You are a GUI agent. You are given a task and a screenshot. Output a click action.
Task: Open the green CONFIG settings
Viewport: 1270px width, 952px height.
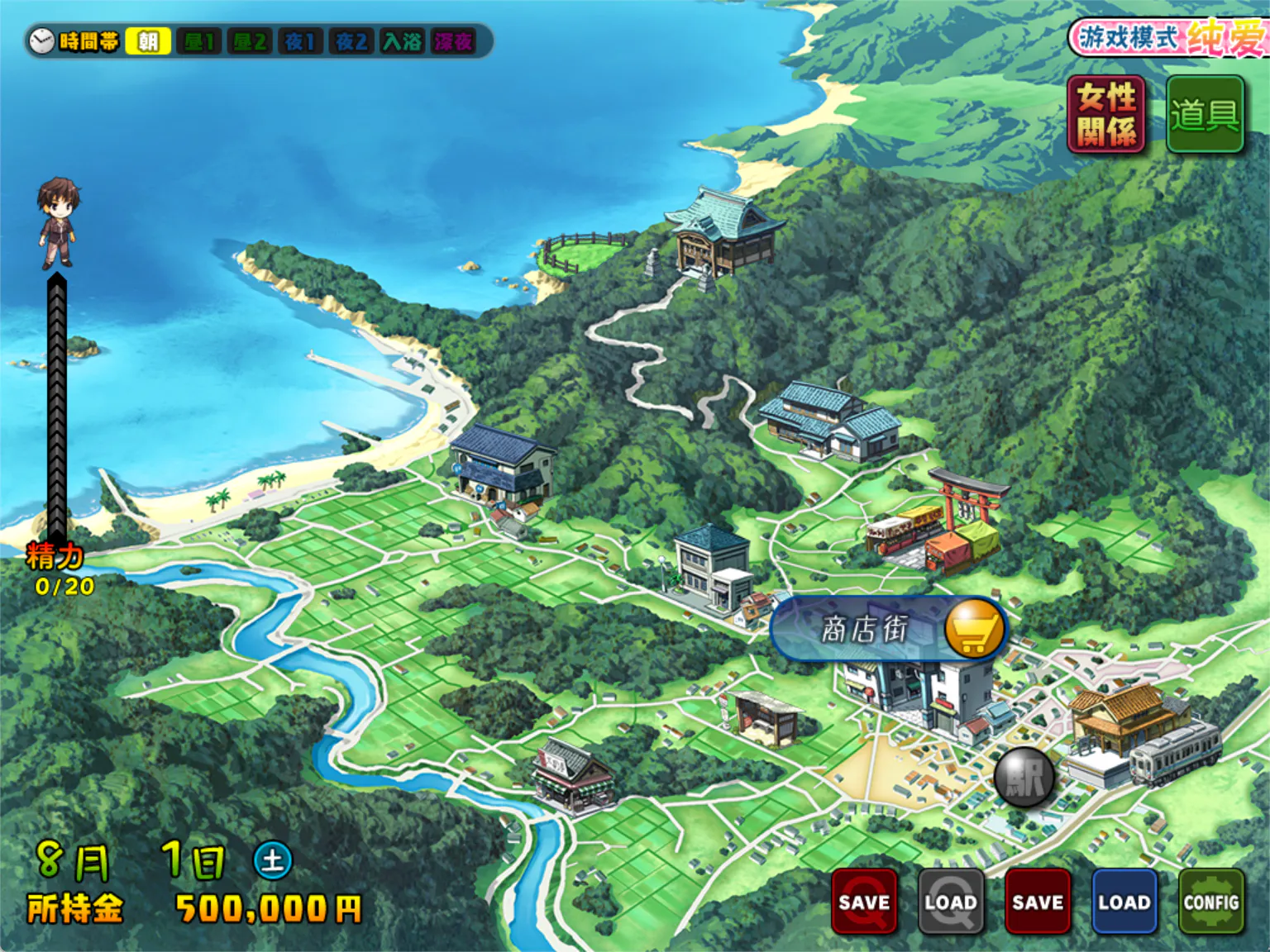tap(1211, 902)
